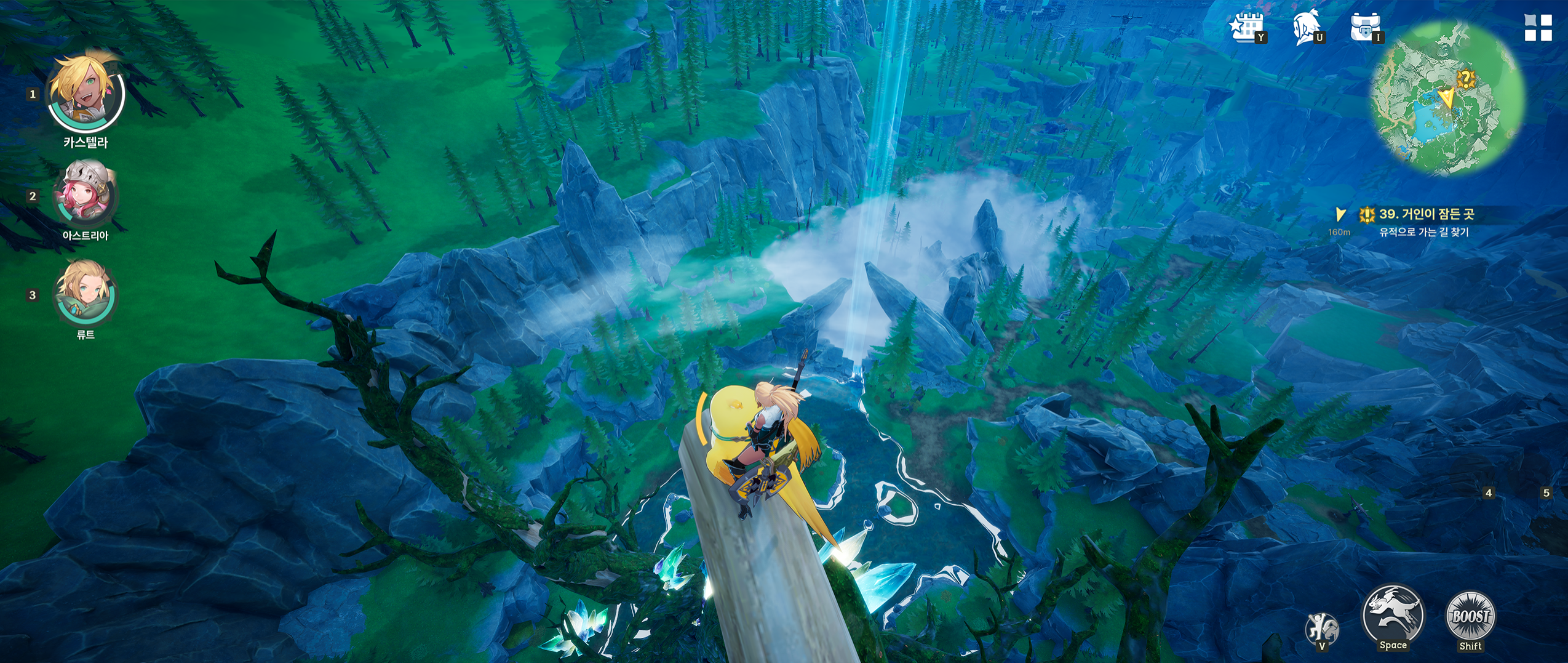Activate the BOOST ability
The width and height of the screenshot is (1568, 663).
click(x=1470, y=617)
